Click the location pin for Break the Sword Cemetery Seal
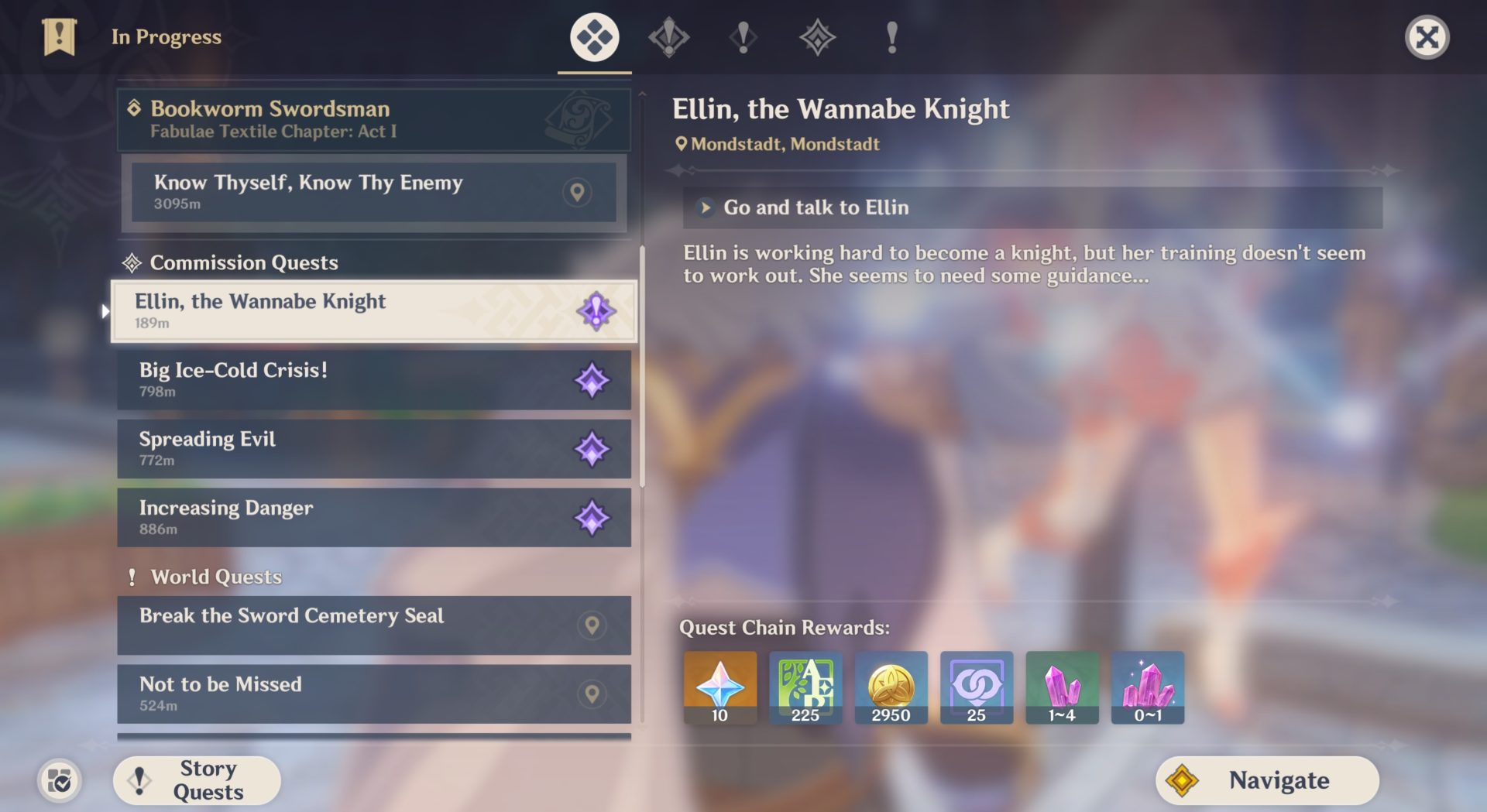 (x=592, y=626)
